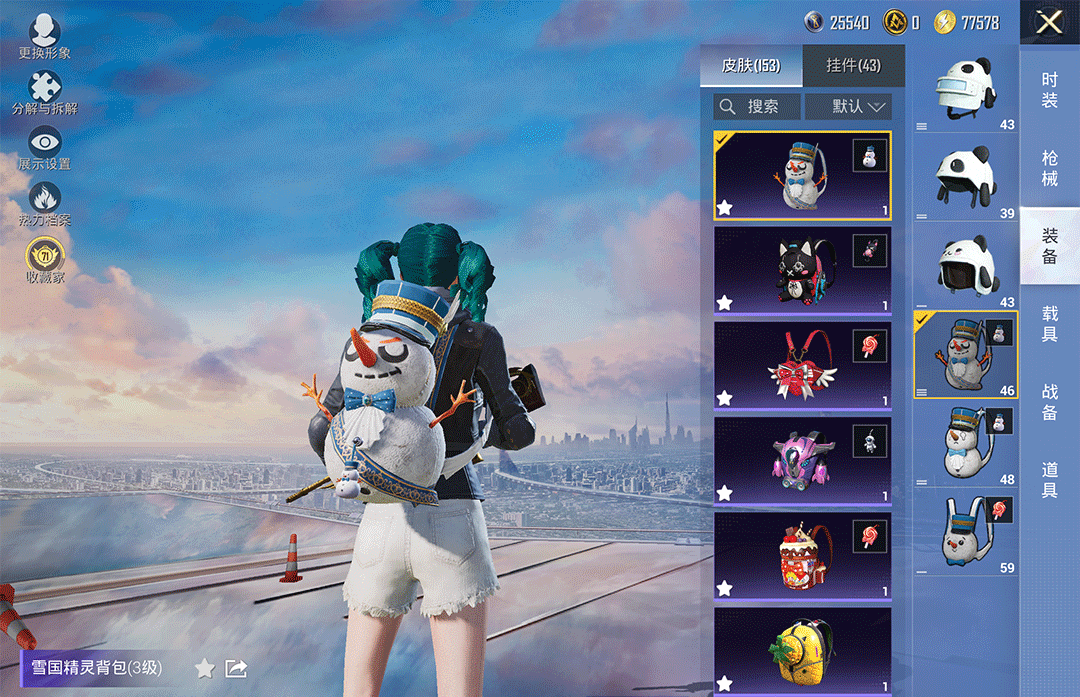Screen dimensions: 1080x697
Task: Click the 搜索 search box
Action: point(757,106)
